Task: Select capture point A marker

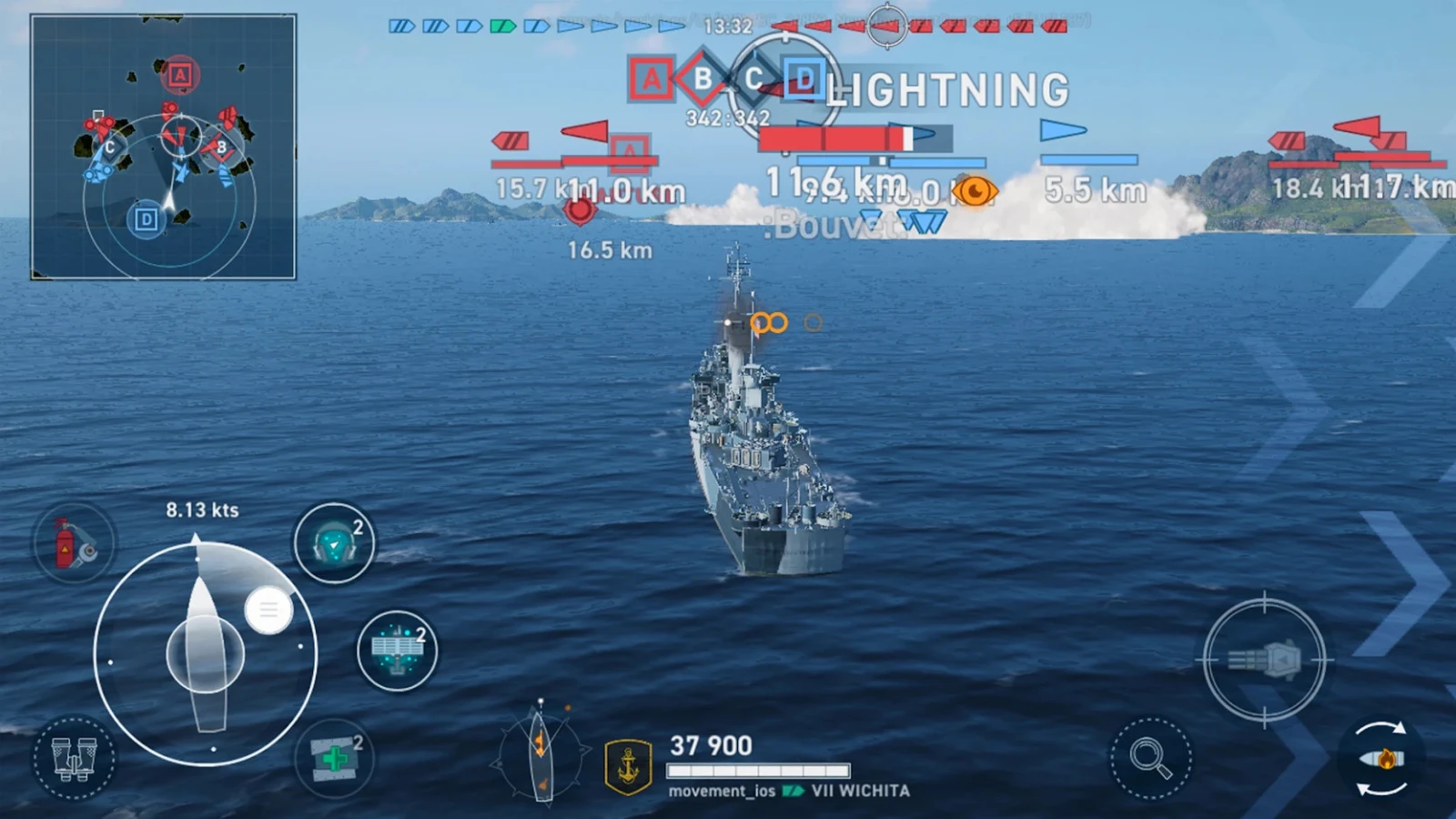Action: coord(651,80)
